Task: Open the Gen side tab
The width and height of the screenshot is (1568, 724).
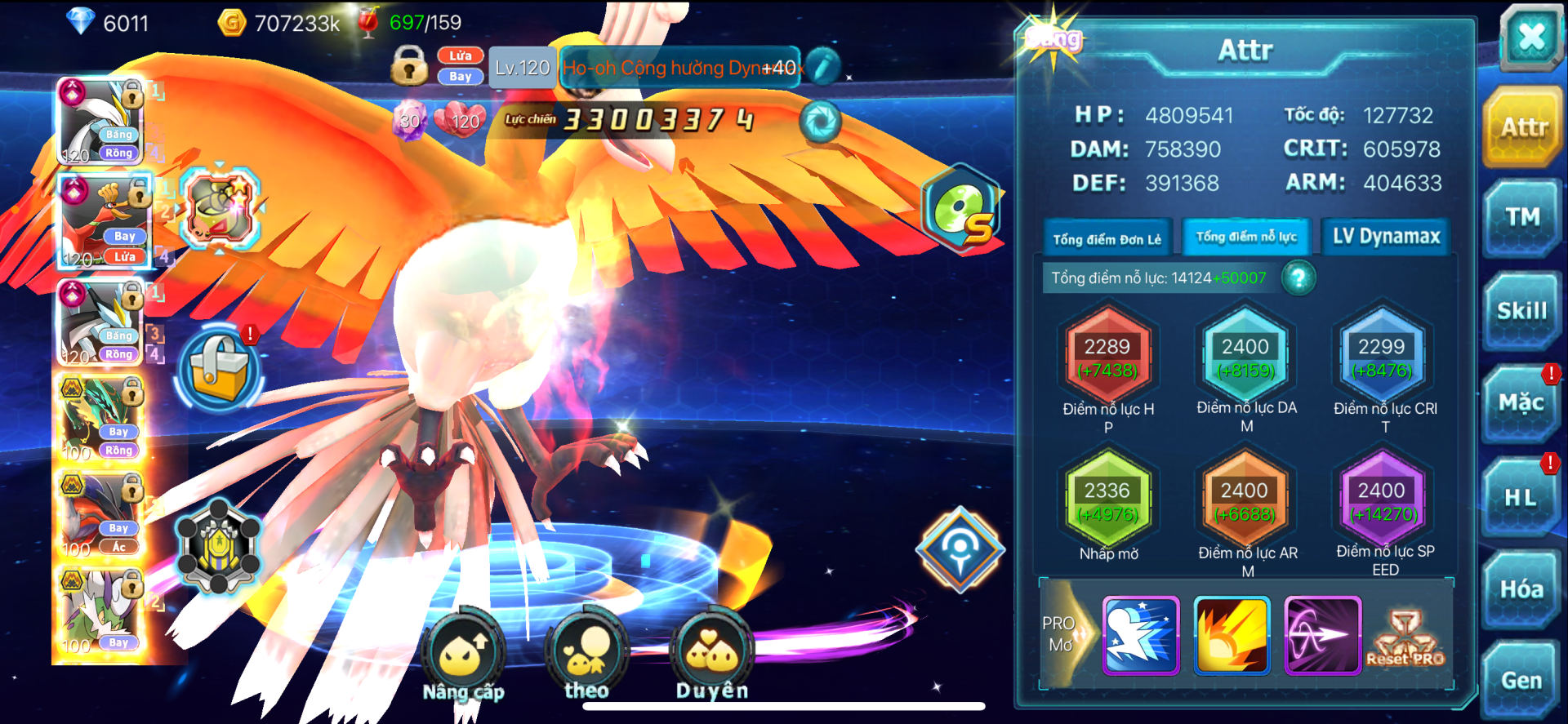Action: click(x=1521, y=681)
